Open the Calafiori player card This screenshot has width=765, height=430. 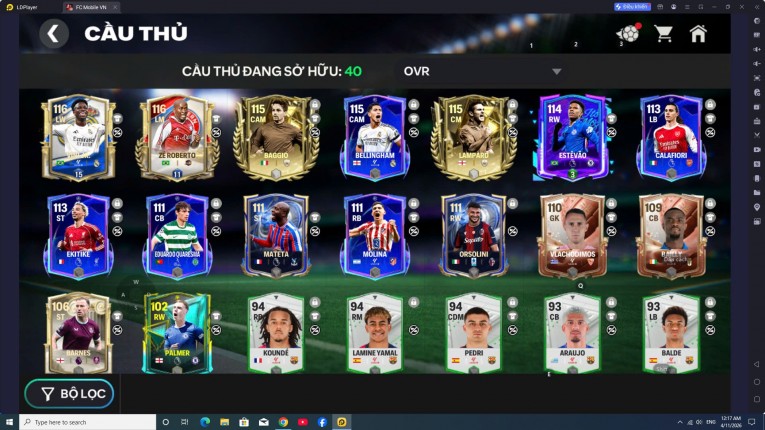669,137
